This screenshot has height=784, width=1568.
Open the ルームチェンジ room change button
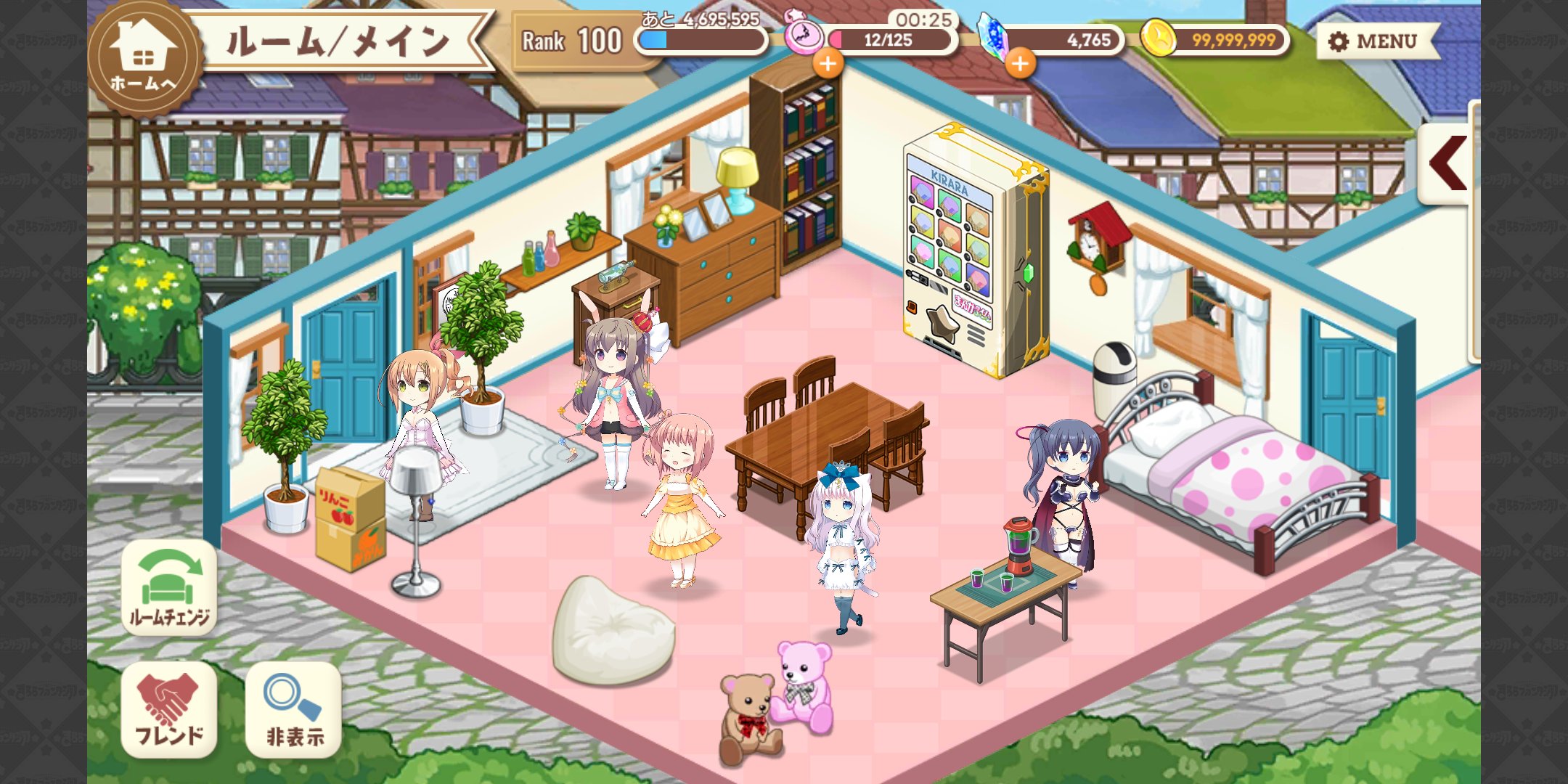click(169, 588)
